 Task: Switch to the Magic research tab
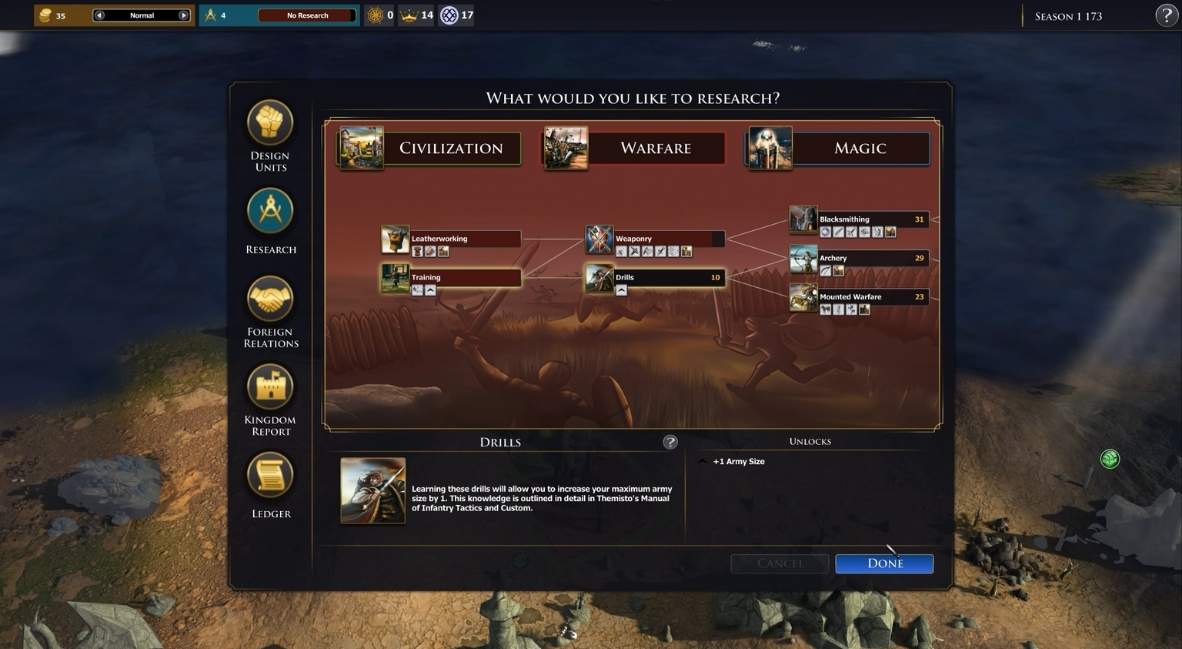[x=840, y=148]
